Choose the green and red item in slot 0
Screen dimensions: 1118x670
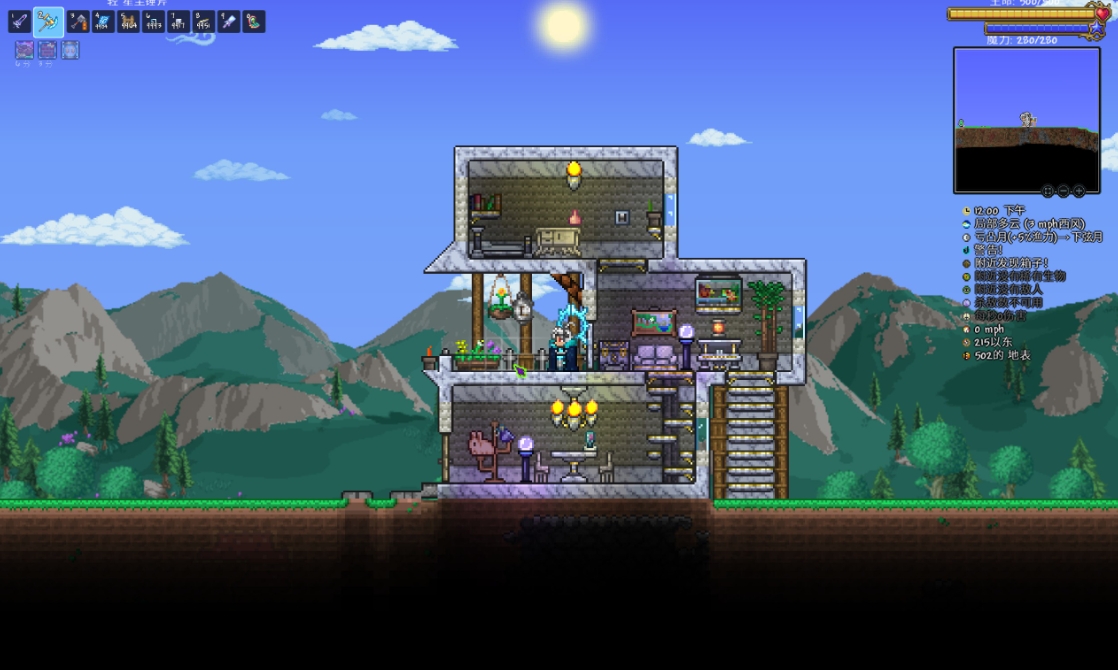[x=253, y=21]
